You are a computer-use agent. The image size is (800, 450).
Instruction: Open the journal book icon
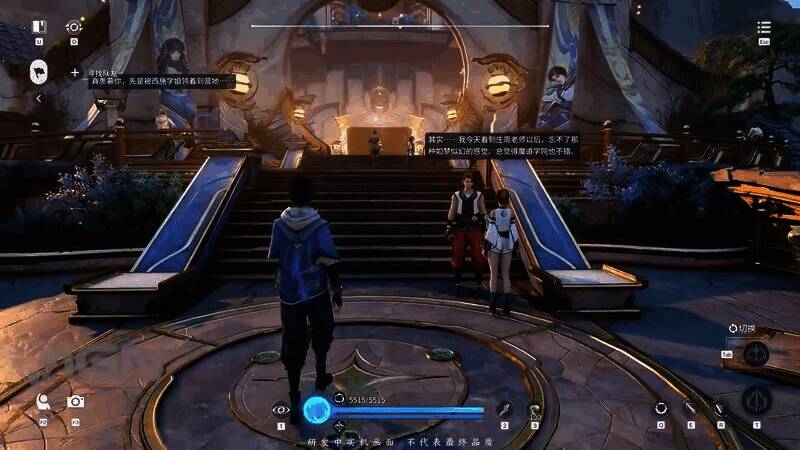[39, 27]
